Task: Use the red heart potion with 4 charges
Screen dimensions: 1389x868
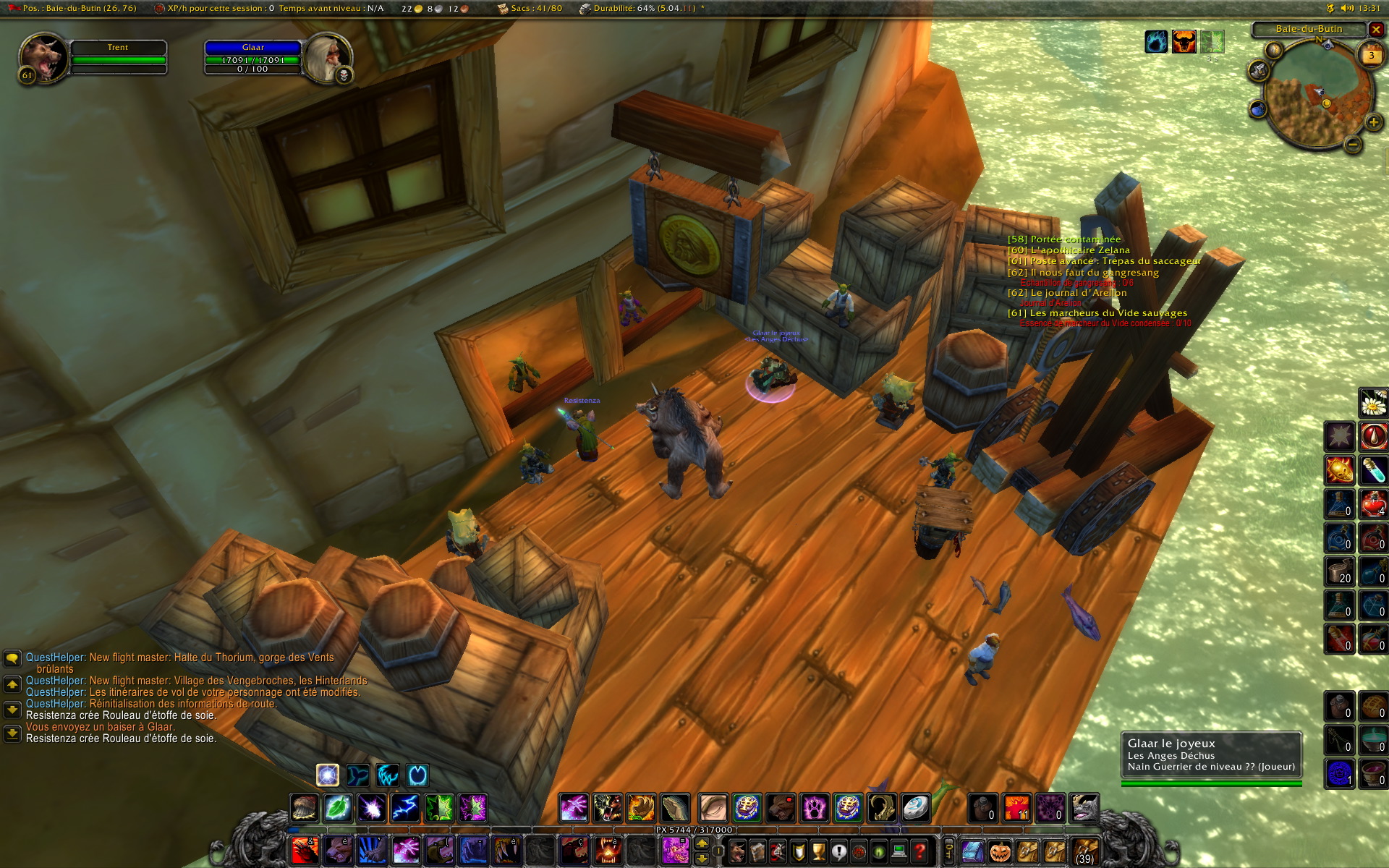Action: pos(1373,503)
